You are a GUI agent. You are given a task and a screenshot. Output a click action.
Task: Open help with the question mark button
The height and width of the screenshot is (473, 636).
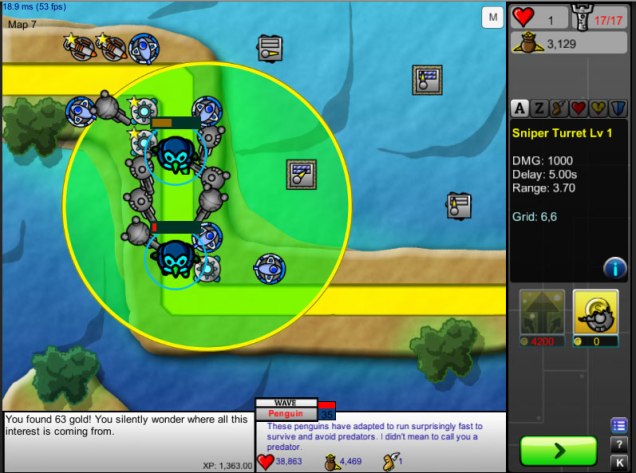click(x=619, y=443)
